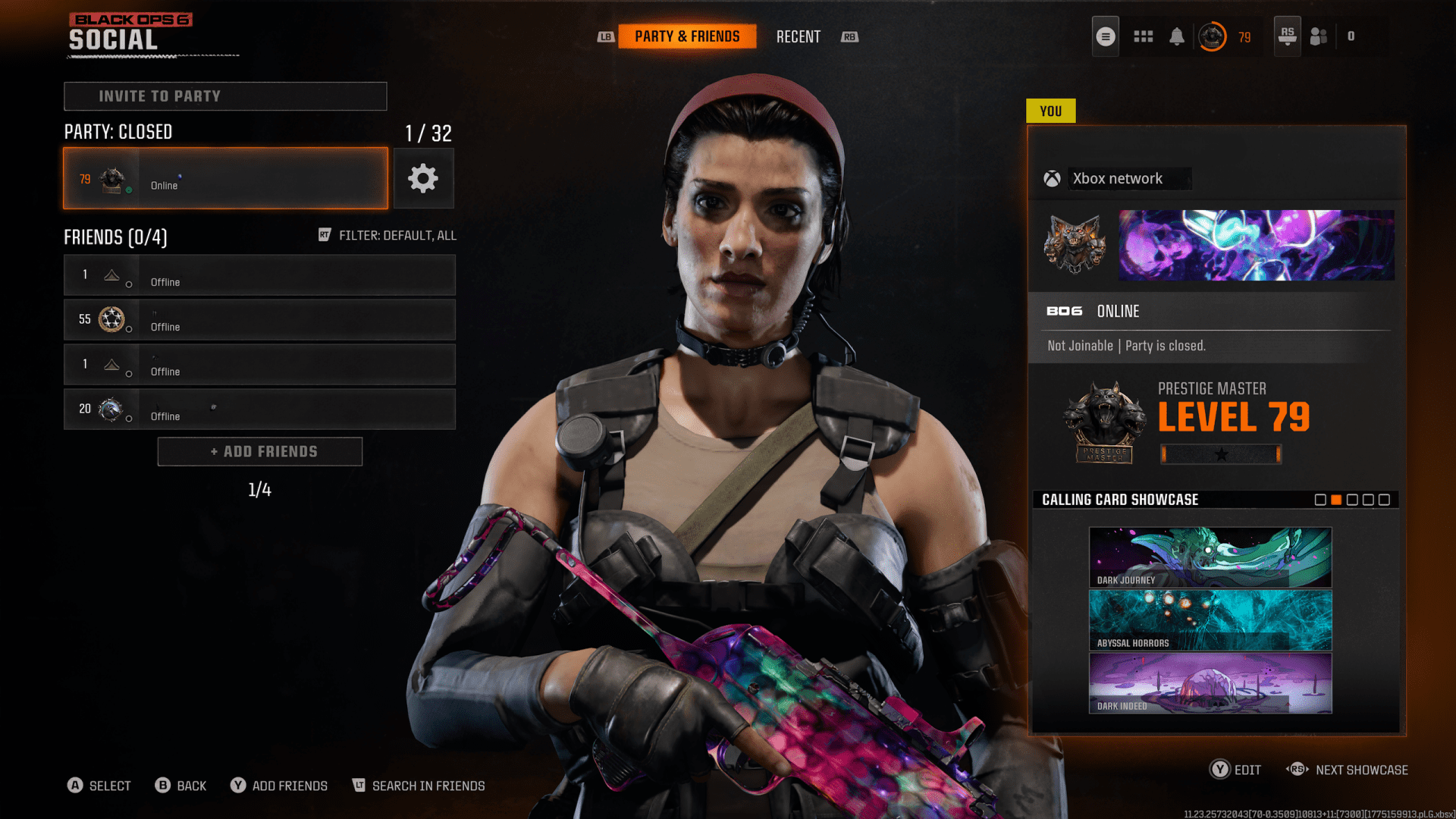This screenshot has height=819, width=1456.
Task: Select your level 79 party member row
Action: (x=225, y=178)
